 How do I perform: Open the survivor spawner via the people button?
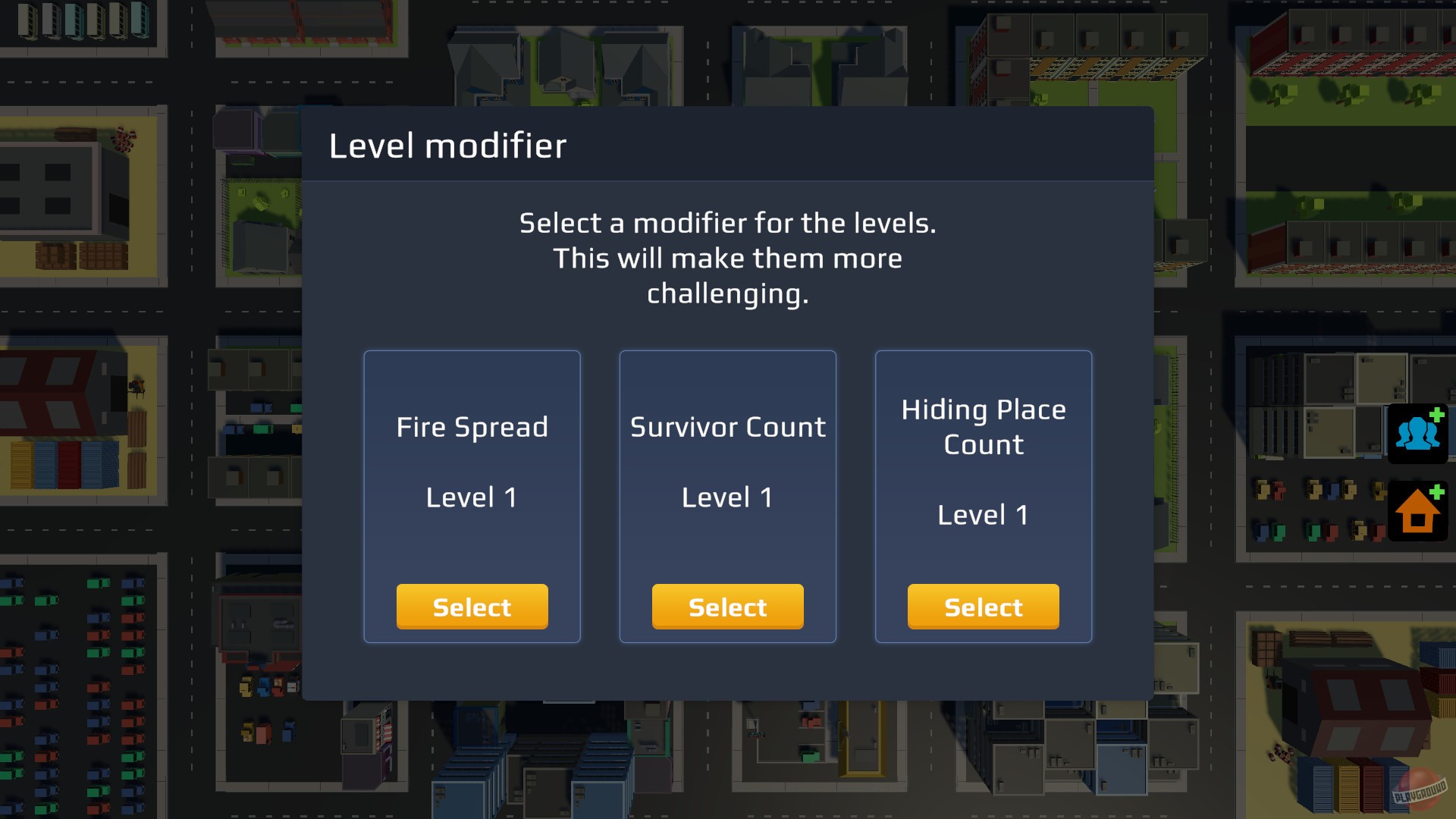1419,433
